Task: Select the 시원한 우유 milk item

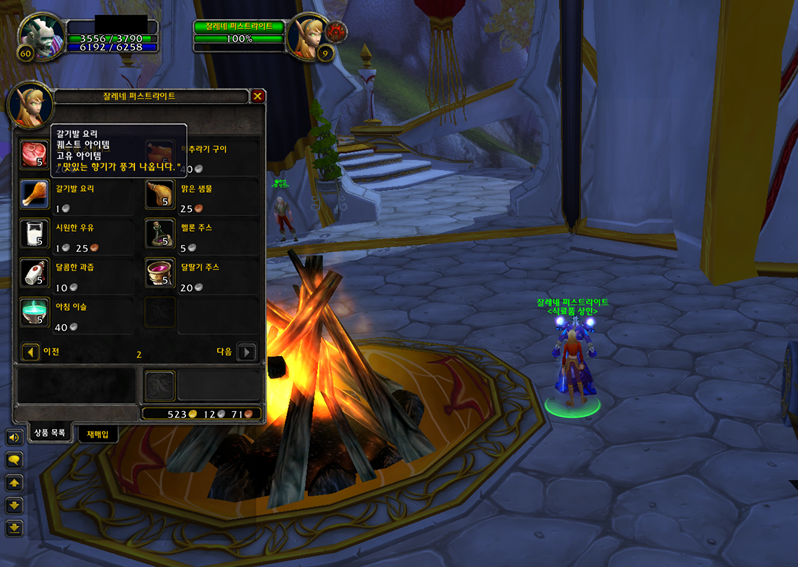Action: [x=34, y=233]
